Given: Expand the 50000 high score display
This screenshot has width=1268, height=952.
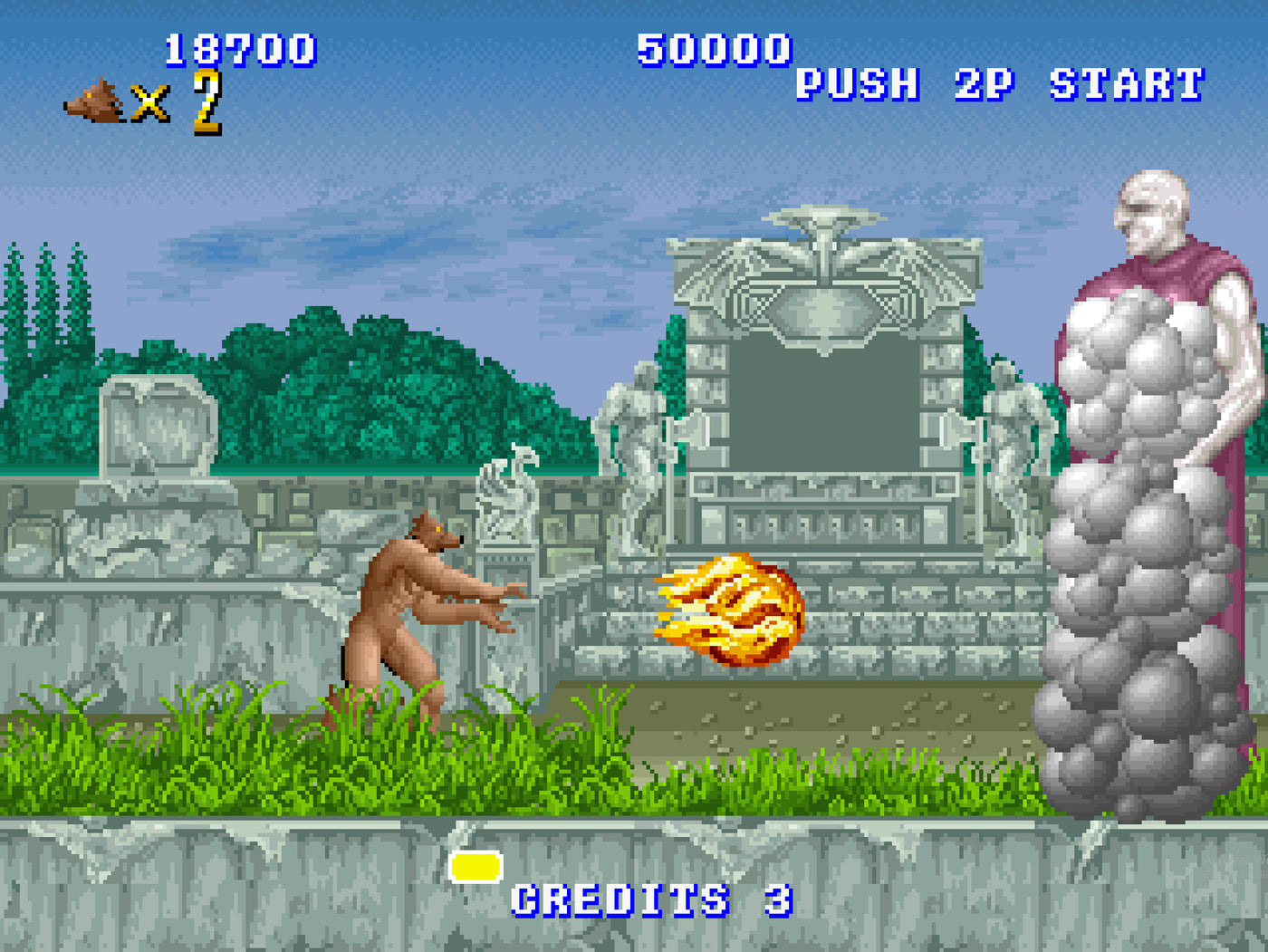Looking at the screenshot, I should pyautogui.click(x=712, y=52).
